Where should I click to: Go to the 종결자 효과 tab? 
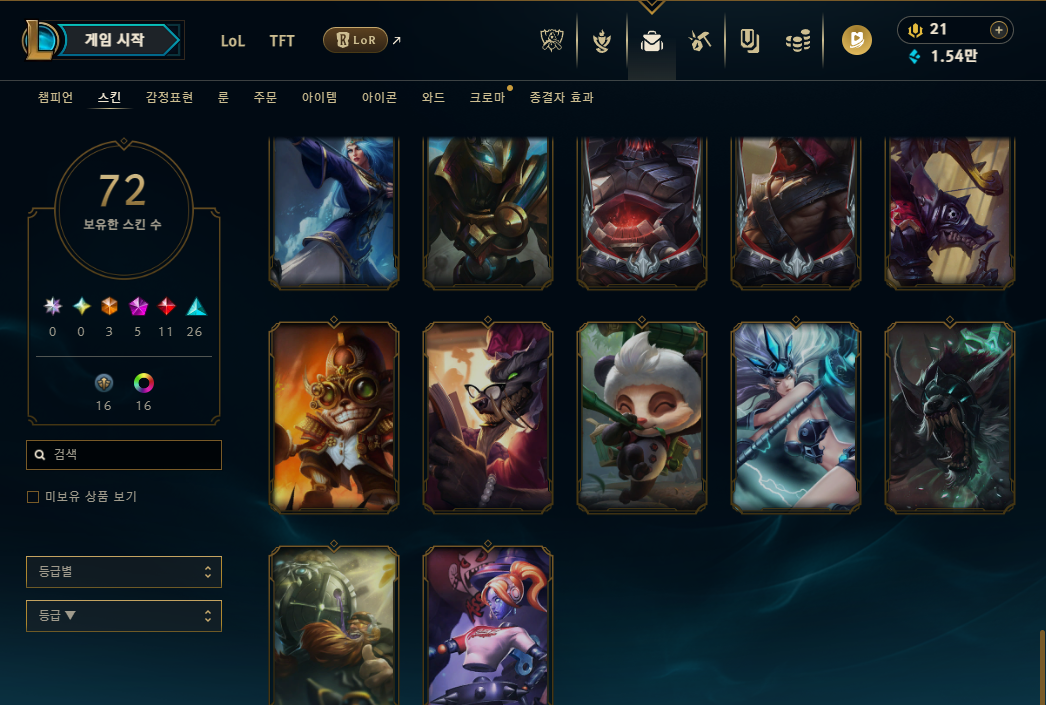[x=561, y=97]
